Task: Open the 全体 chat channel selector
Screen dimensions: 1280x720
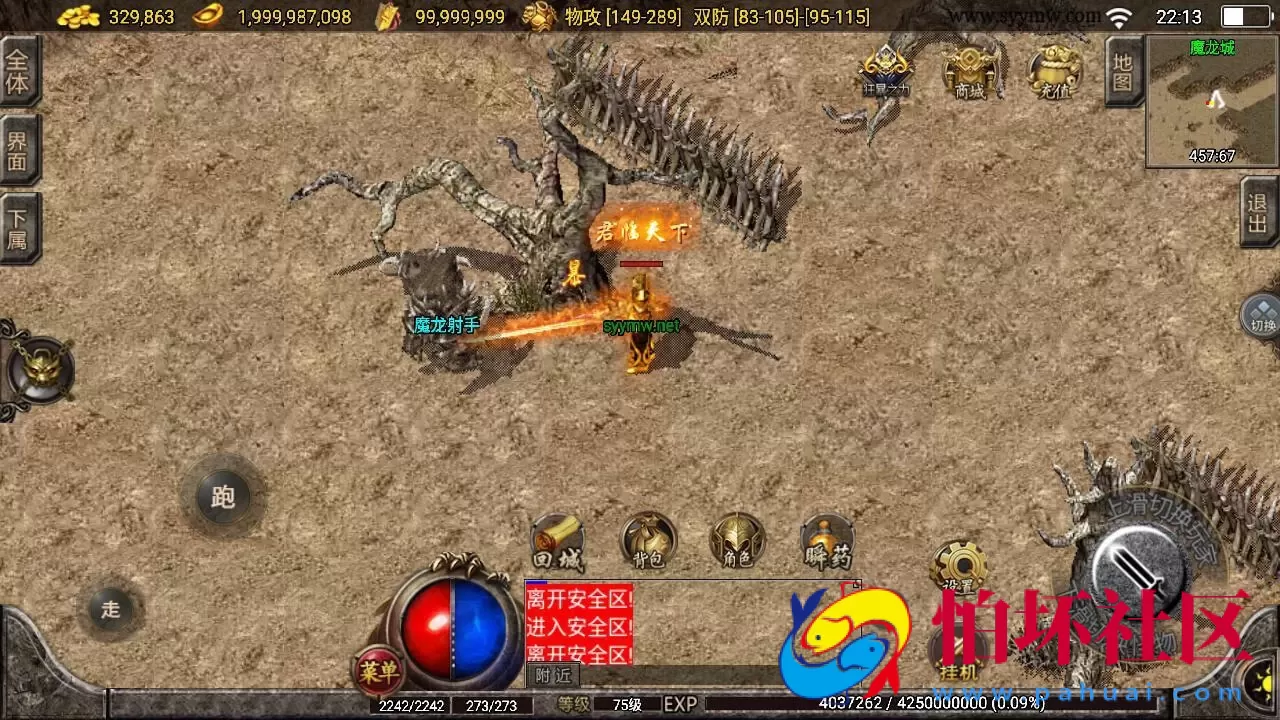Action: [x=20, y=72]
